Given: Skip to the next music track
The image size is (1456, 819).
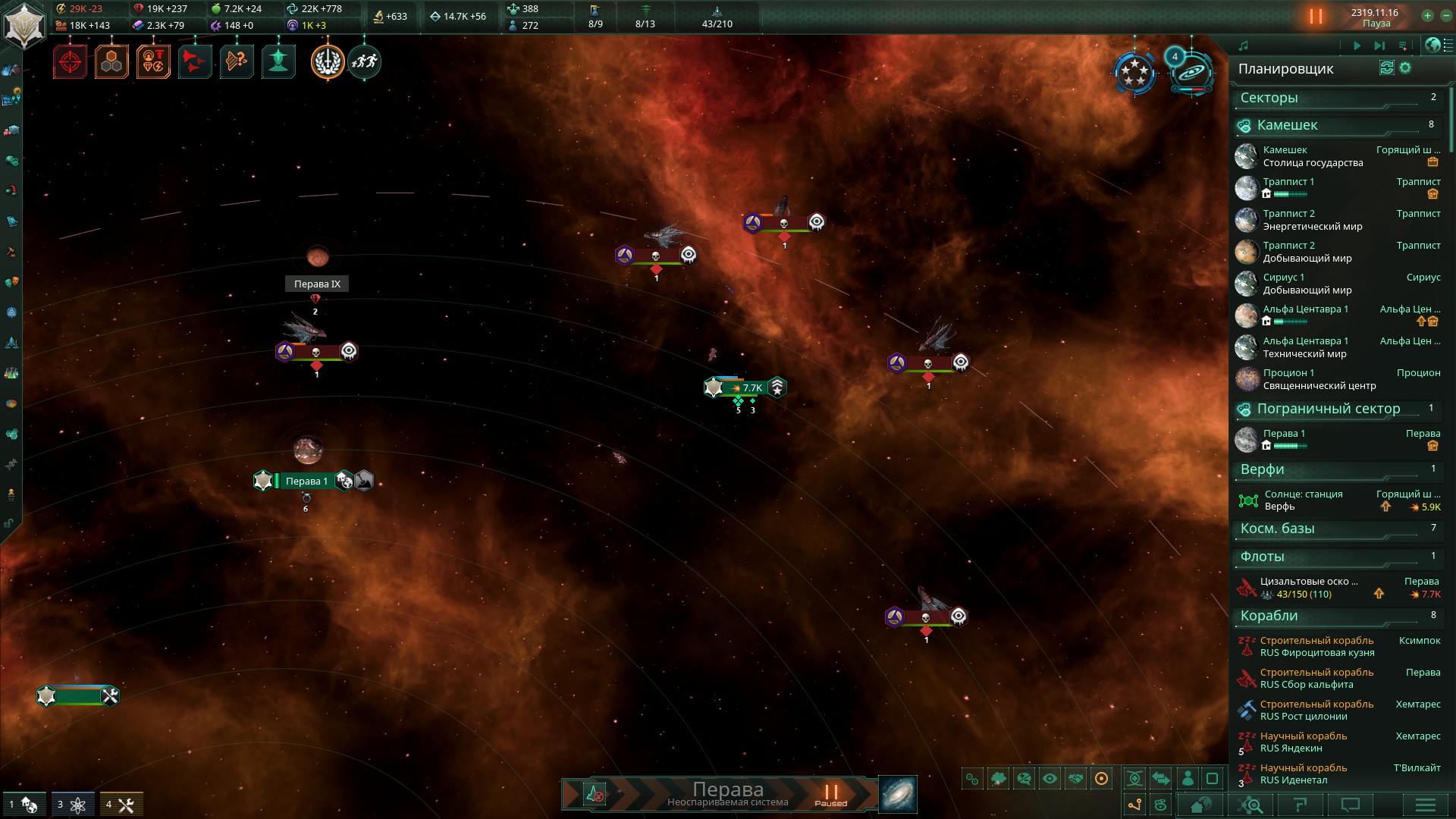Looking at the screenshot, I should pyautogui.click(x=1379, y=46).
